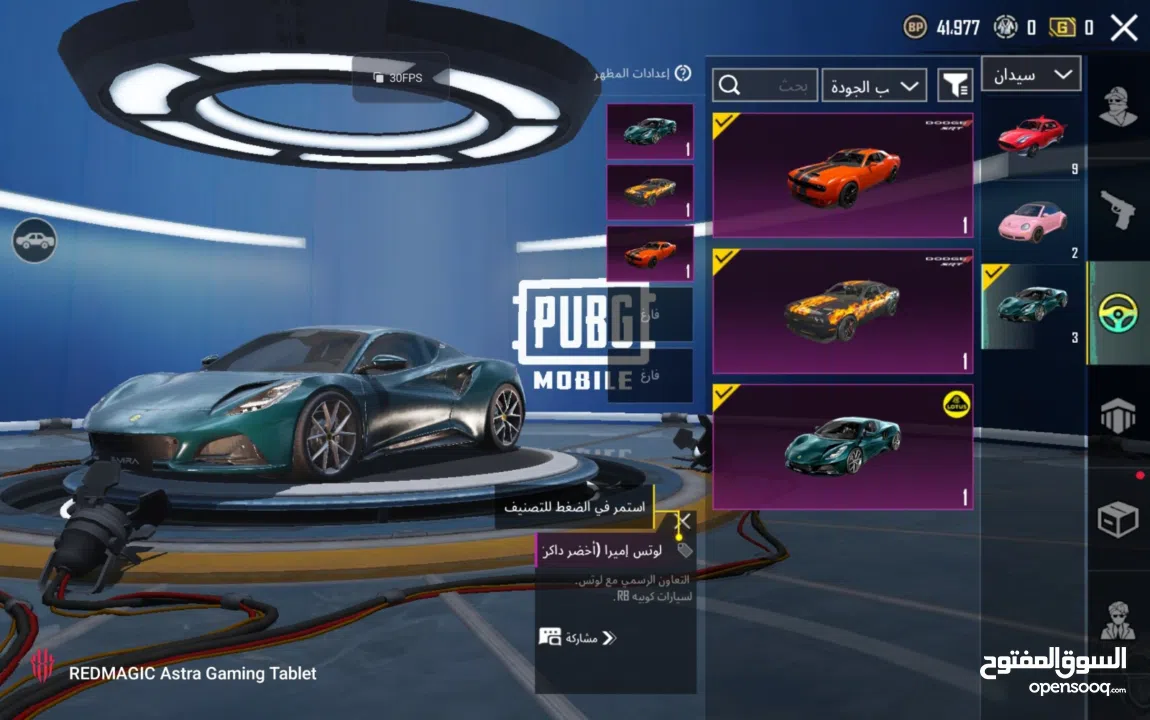Select the orange Dodge Challenger skin card

pyautogui.click(x=842, y=175)
